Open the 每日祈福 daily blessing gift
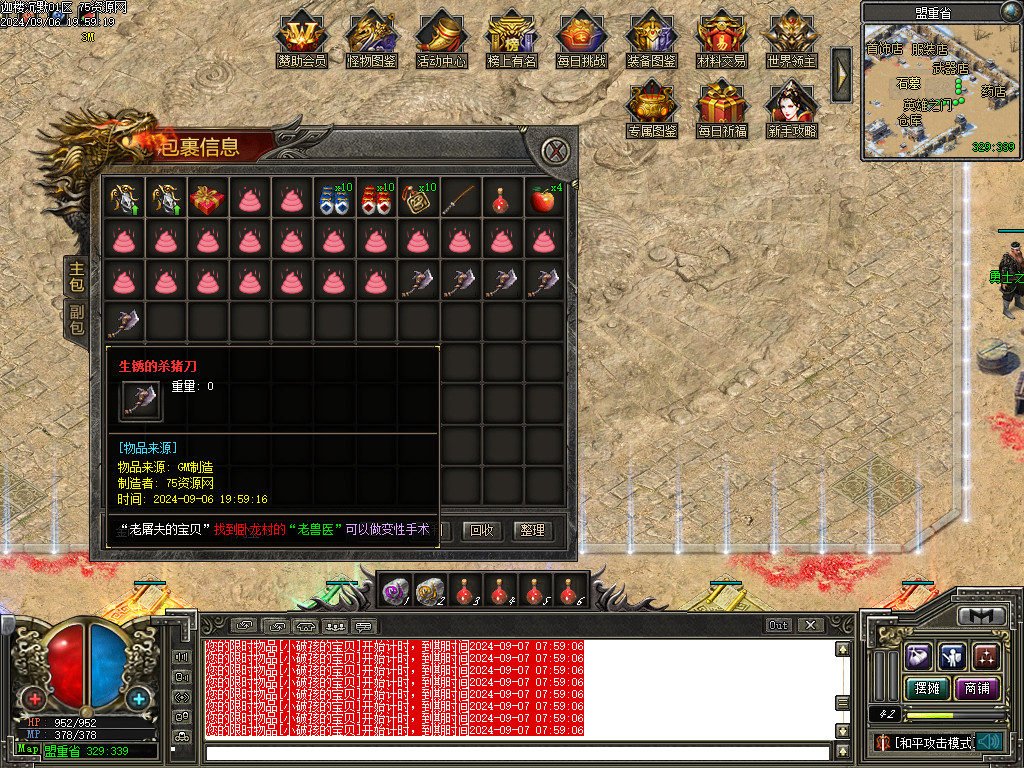 point(722,106)
